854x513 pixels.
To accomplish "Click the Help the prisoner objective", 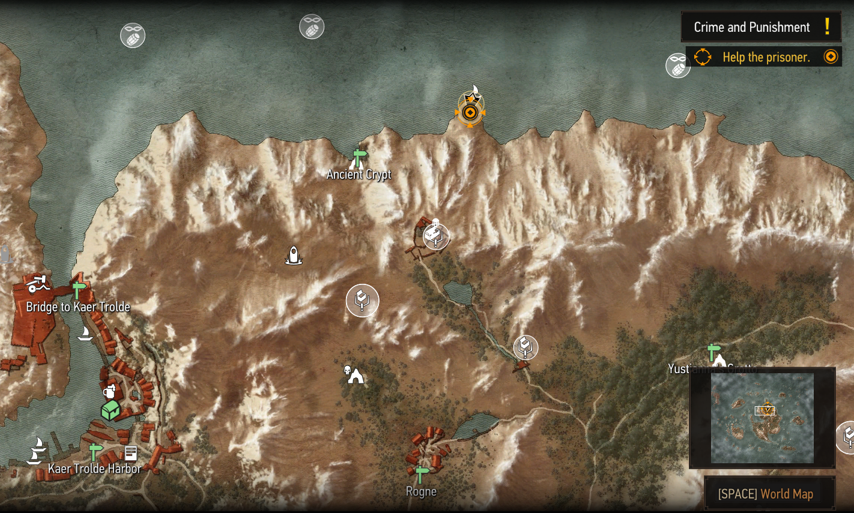I will (765, 57).
